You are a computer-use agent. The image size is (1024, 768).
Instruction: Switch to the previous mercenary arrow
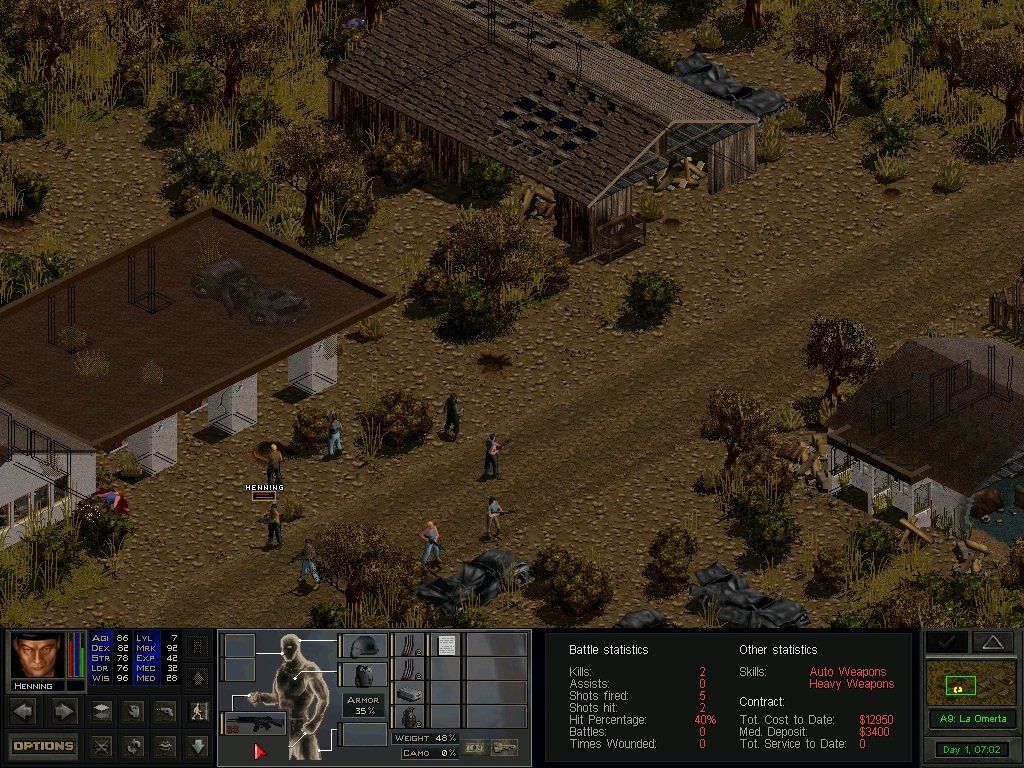pyautogui.click(x=24, y=711)
